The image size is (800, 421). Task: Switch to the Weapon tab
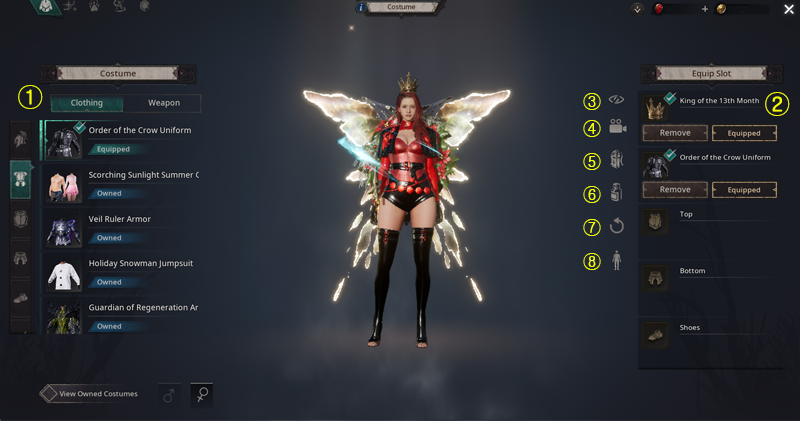click(164, 103)
